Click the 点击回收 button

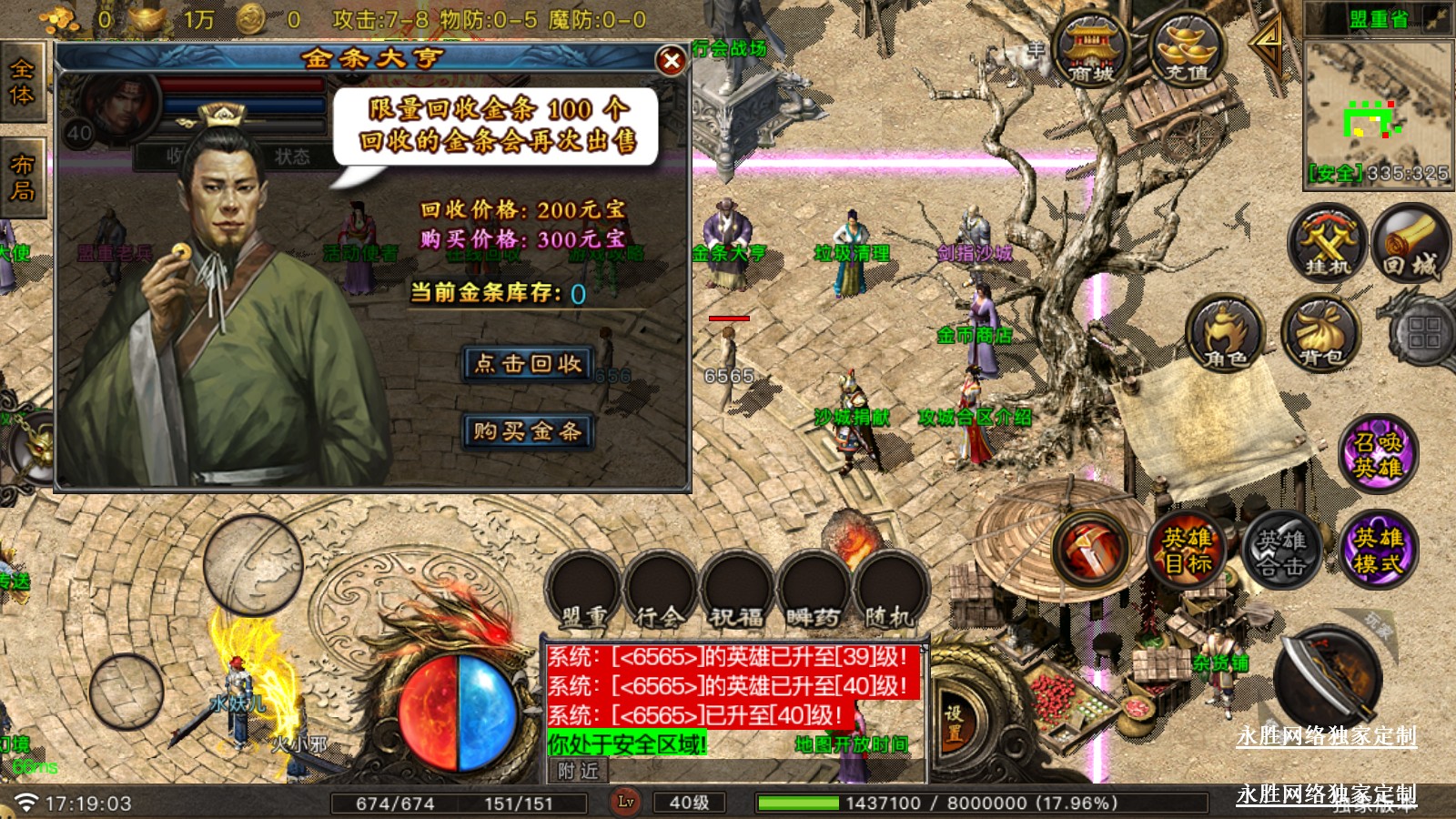coord(528,364)
